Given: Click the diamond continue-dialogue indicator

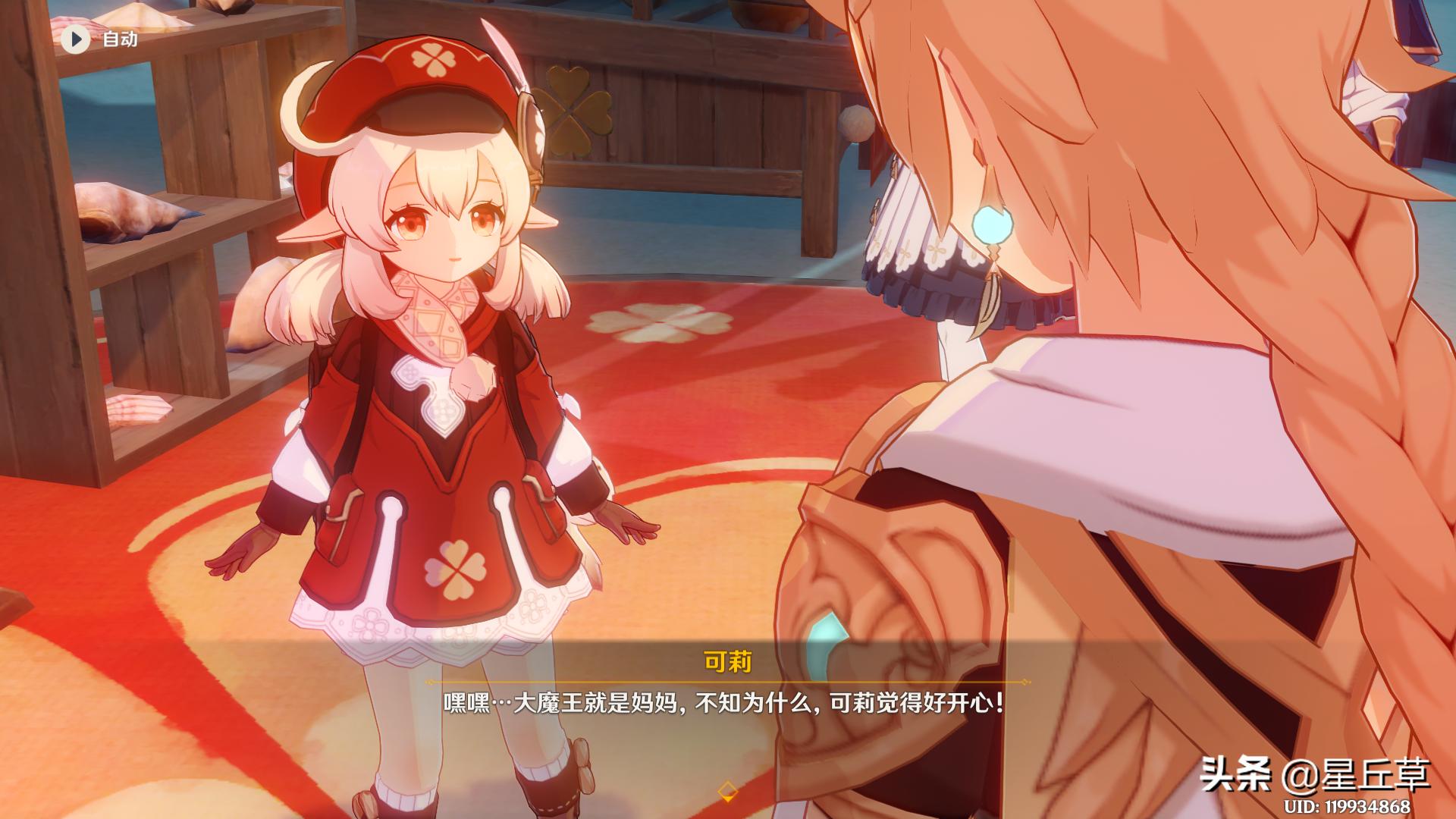Looking at the screenshot, I should (x=727, y=791).
